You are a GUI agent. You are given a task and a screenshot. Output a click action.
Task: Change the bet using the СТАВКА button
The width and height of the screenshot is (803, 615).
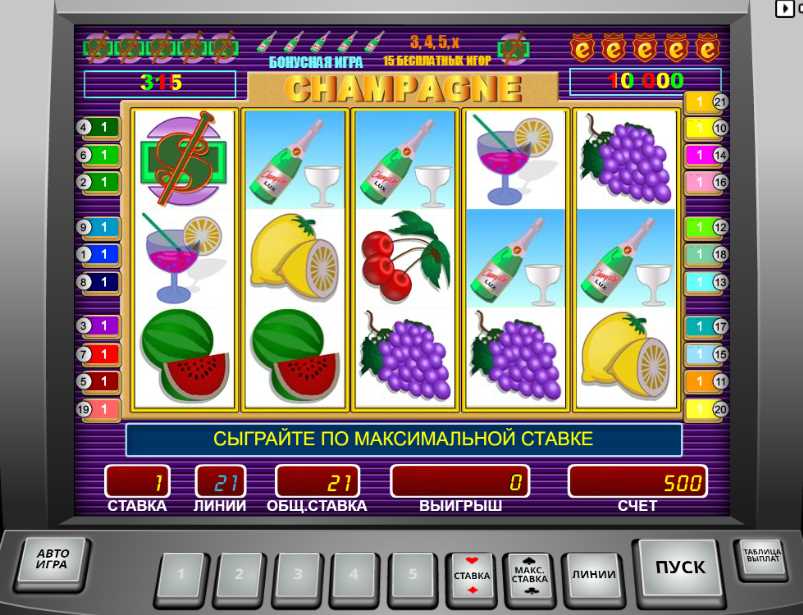point(472,576)
